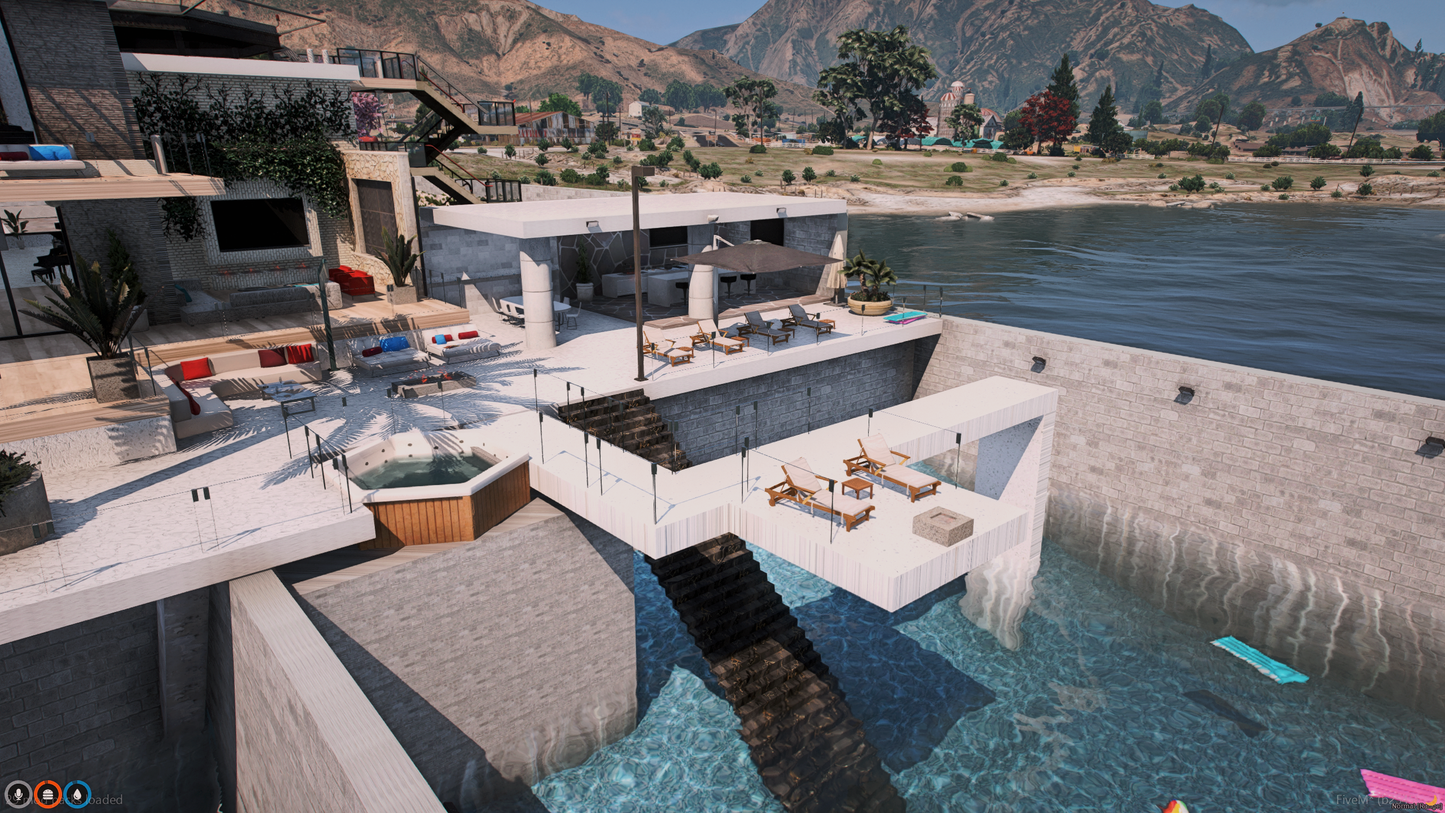Screen dimensions: 1445x813
Task: Select the water drop thirst icon
Action: (x=77, y=795)
